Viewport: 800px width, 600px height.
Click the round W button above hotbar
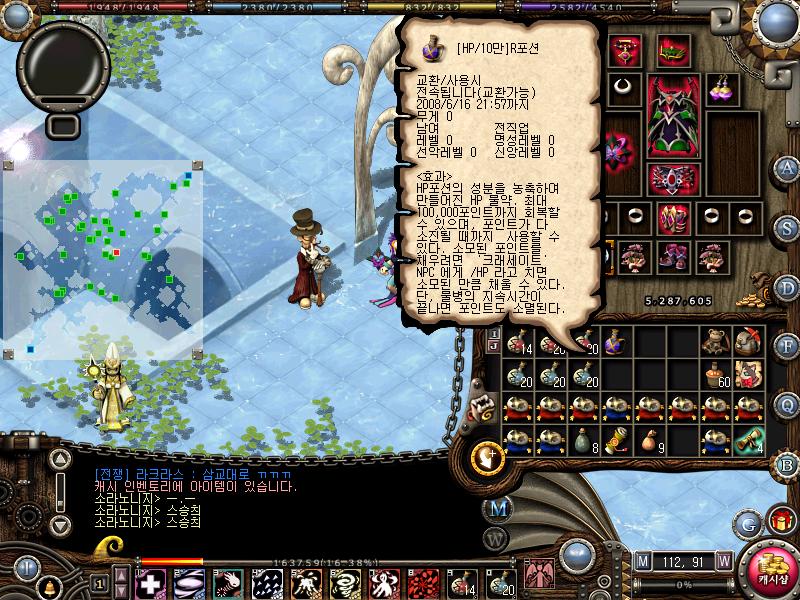tap(493, 537)
